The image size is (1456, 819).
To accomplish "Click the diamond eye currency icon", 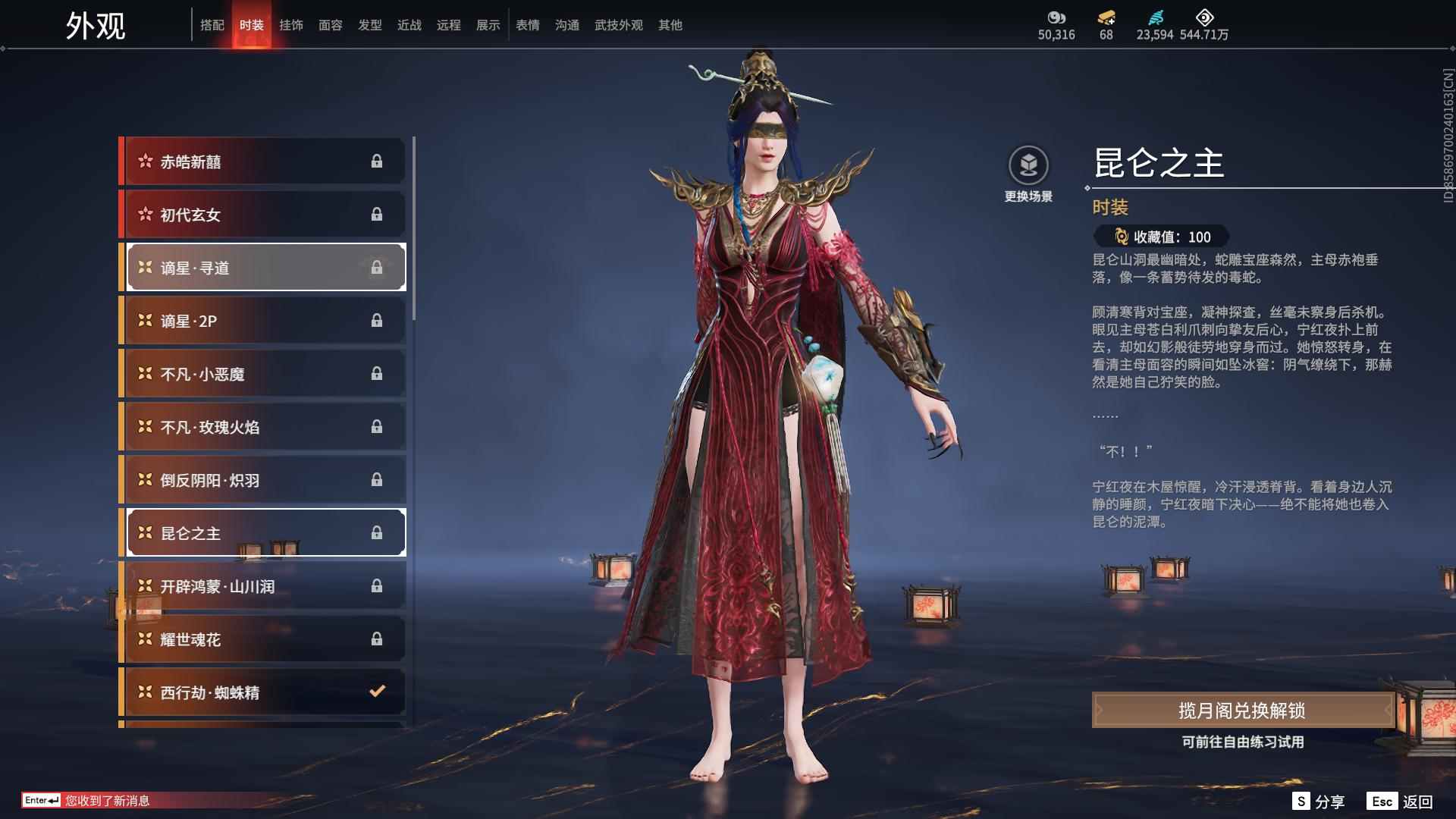I will (1205, 19).
